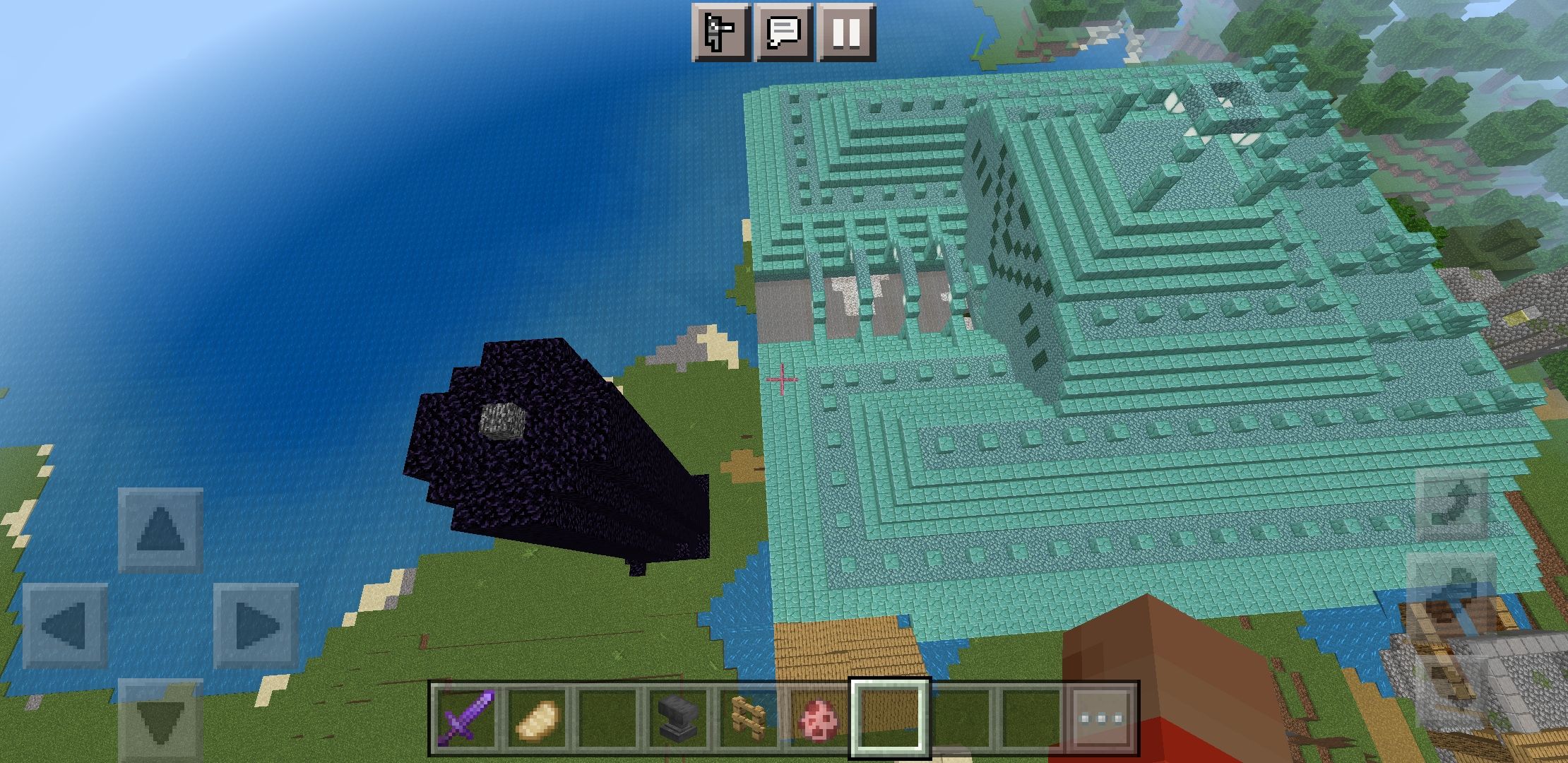Open inventory with the three-dots button
This screenshot has width=1568, height=763.
pos(1100,718)
